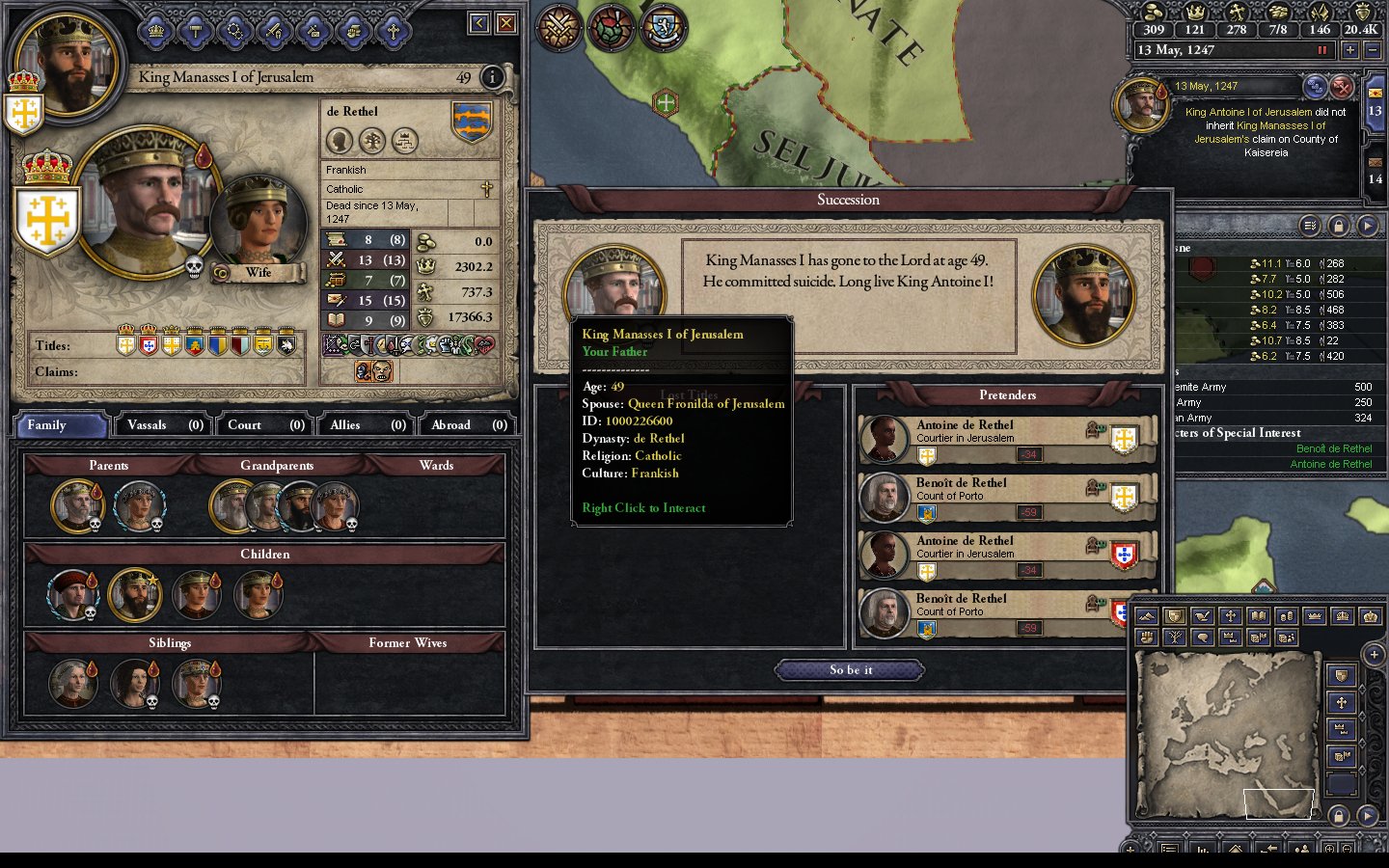This screenshot has width=1389, height=868.
Task: Close the character panel
Action: [x=505, y=23]
